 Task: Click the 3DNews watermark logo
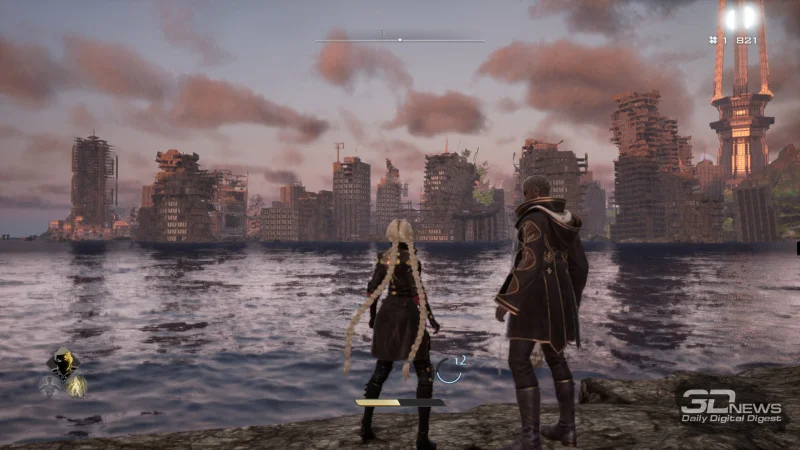coord(730,404)
